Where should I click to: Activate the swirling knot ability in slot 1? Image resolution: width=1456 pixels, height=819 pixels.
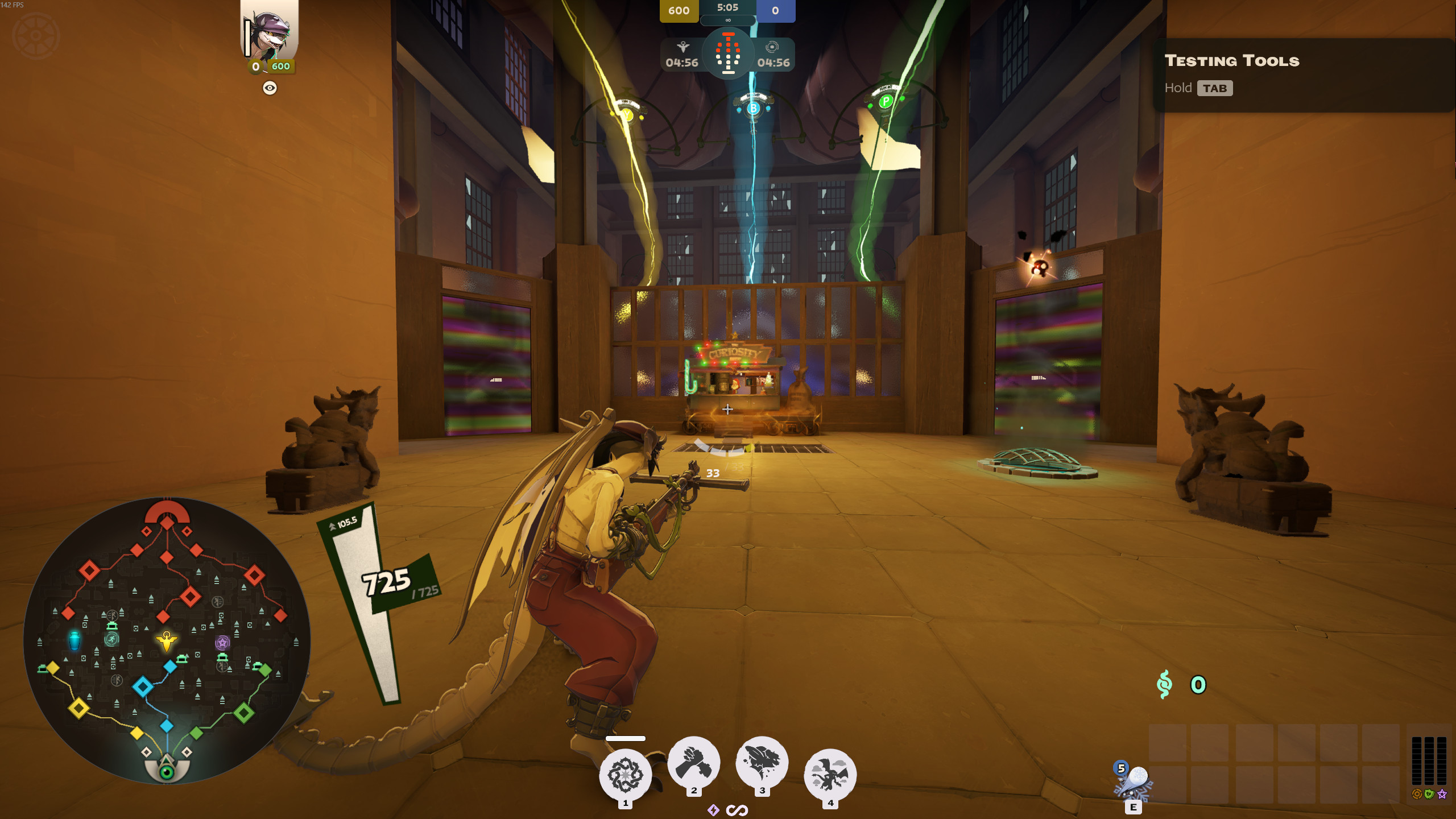click(625, 775)
